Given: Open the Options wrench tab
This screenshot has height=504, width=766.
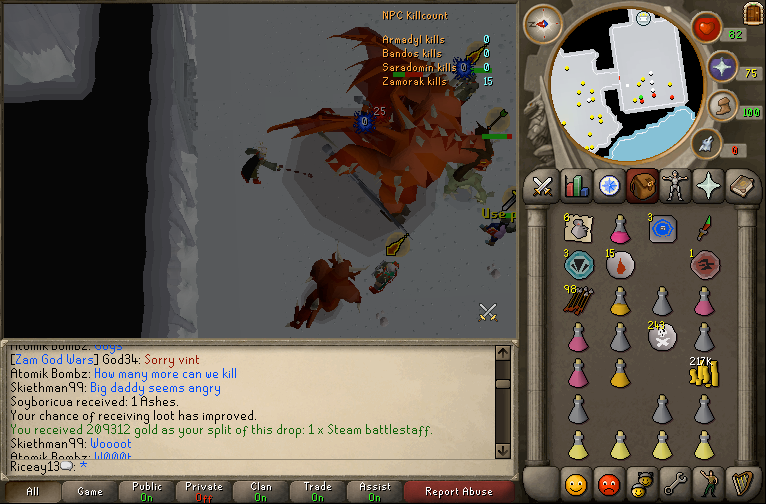Looking at the screenshot, I should [x=674, y=483].
